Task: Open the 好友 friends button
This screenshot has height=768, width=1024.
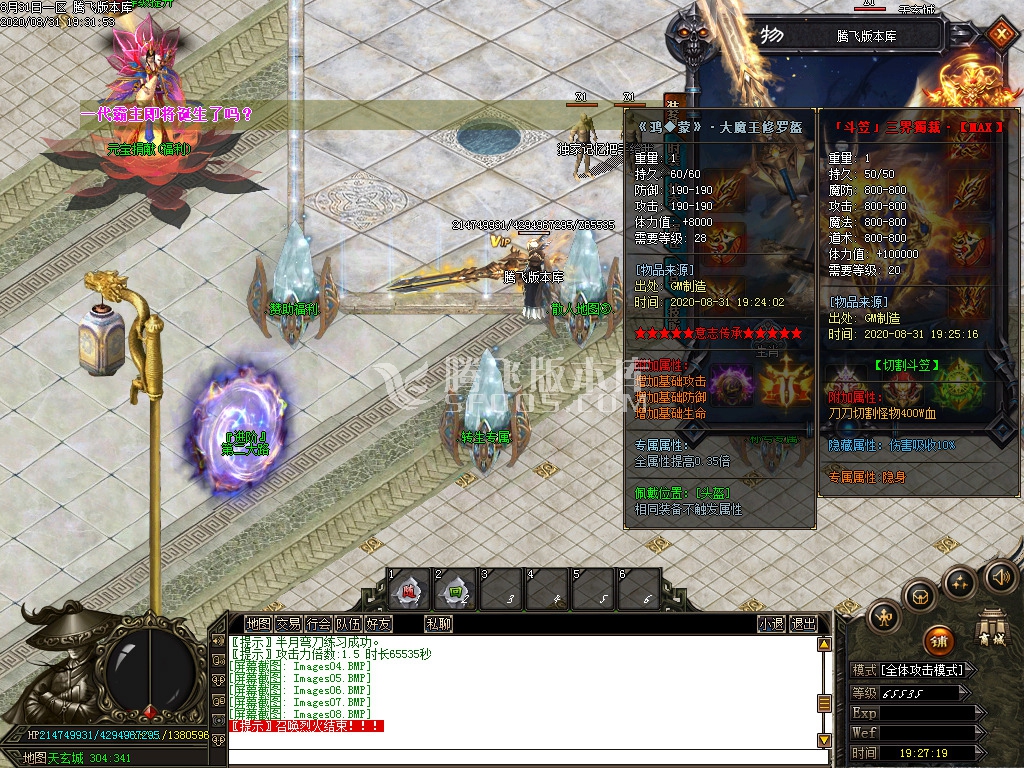Action: (x=379, y=624)
